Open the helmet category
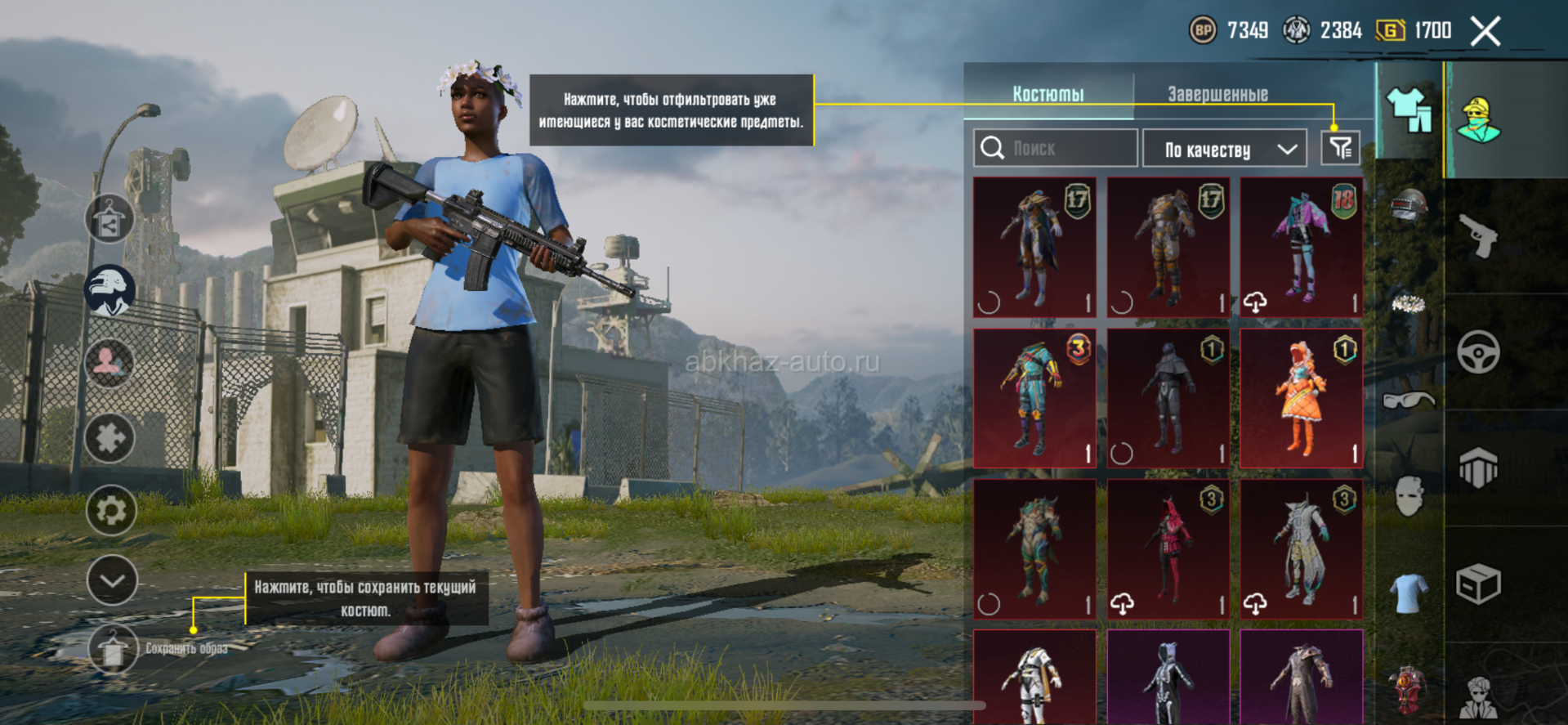 pyautogui.click(x=1409, y=206)
